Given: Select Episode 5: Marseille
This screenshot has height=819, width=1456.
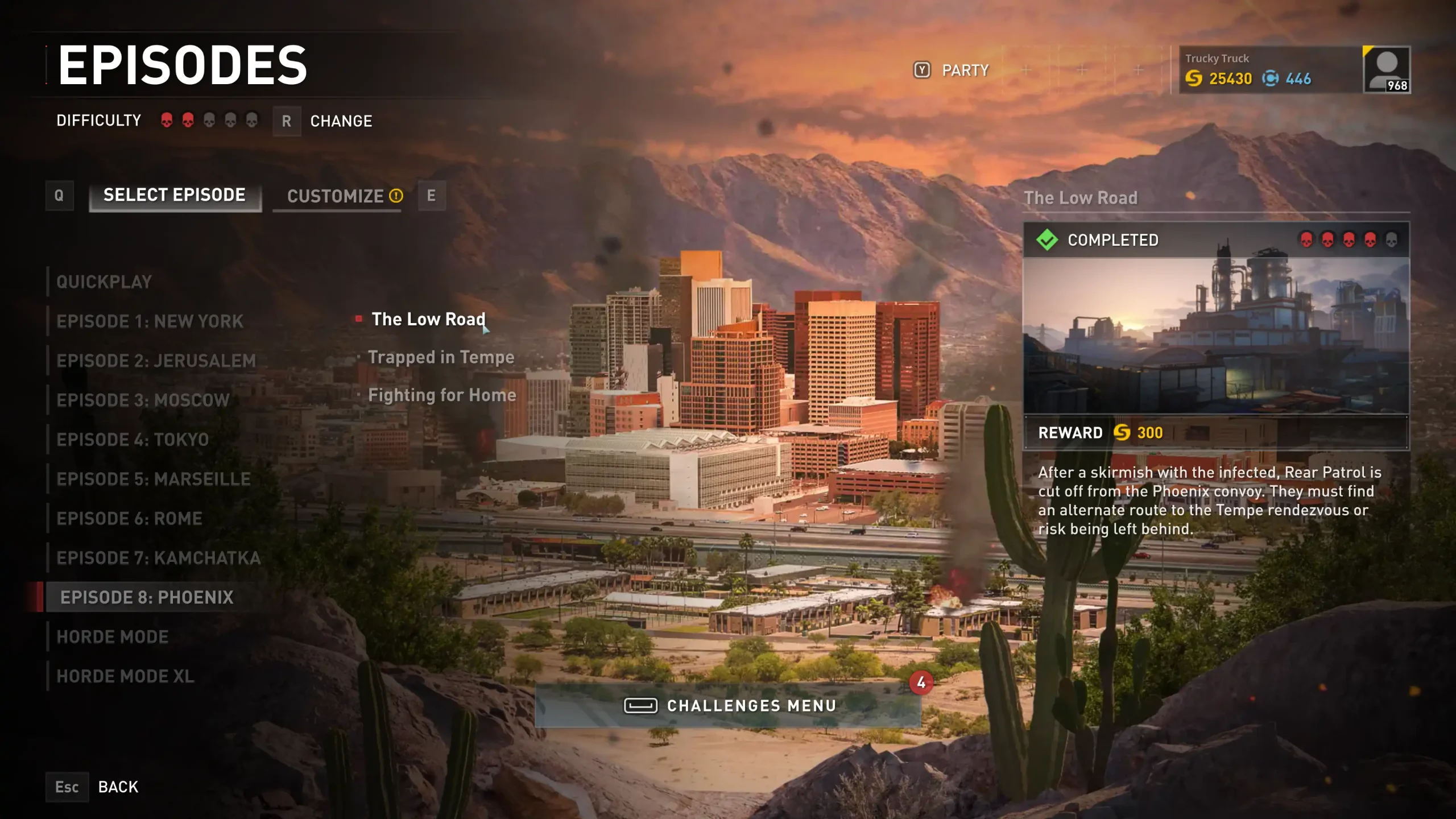Looking at the screenshot, I should (154, 479).
